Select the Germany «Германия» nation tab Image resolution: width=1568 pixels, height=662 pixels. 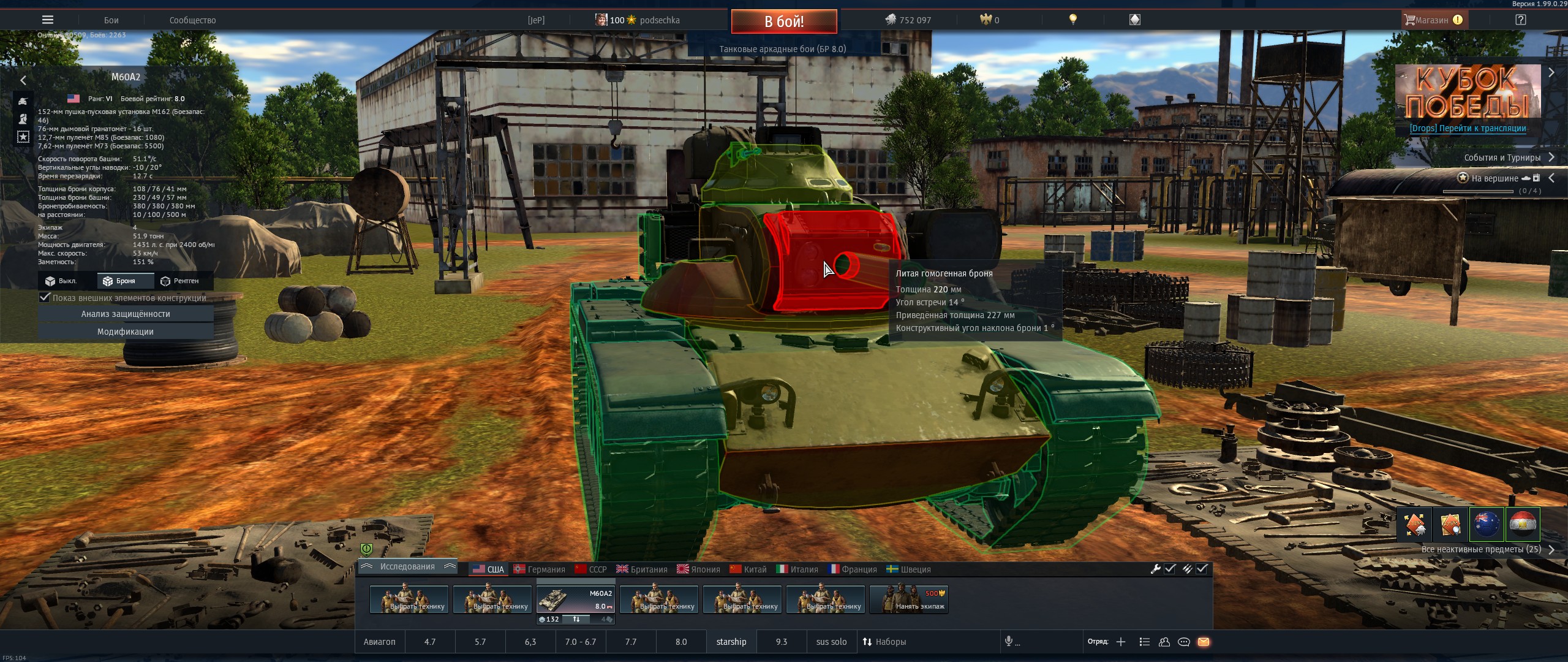coord(540,569)
